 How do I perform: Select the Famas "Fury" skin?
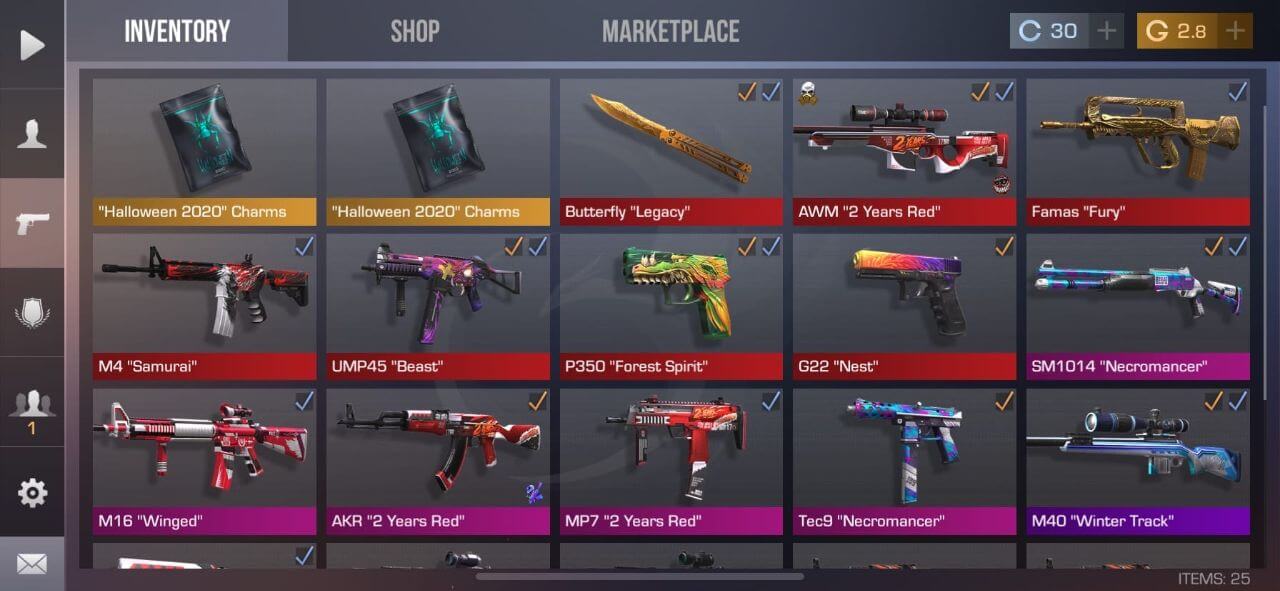click(1138, 152)
